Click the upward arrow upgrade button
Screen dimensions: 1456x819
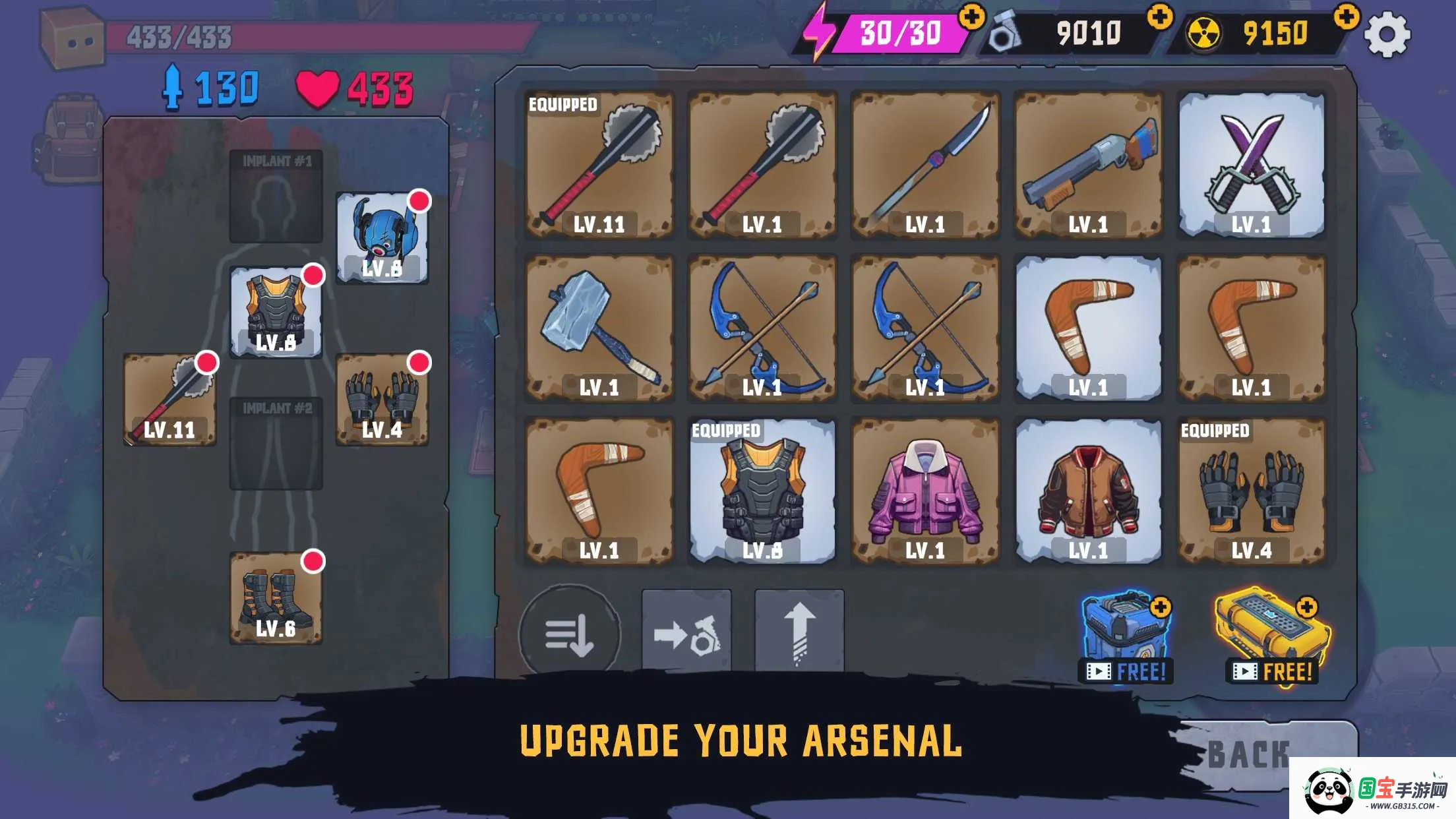[x=799, y=634]
